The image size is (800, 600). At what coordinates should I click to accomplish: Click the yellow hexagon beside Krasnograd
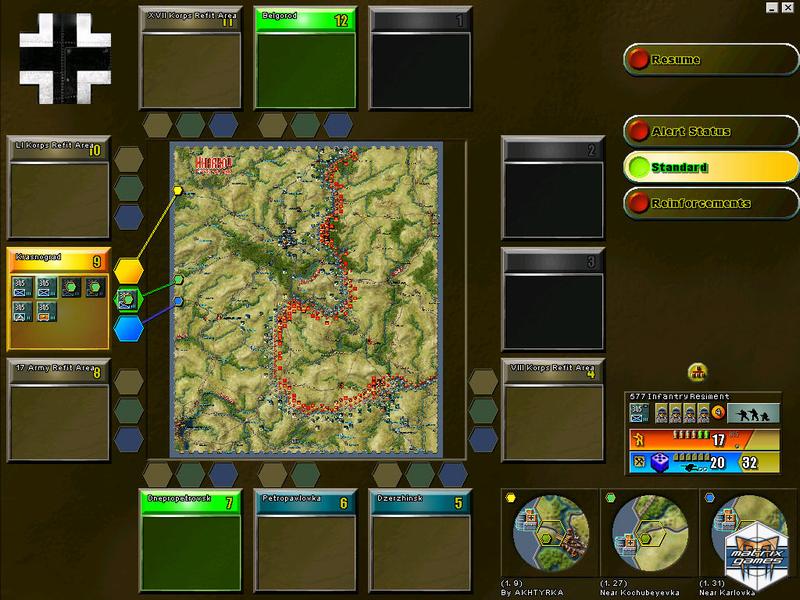pos(128,271)
